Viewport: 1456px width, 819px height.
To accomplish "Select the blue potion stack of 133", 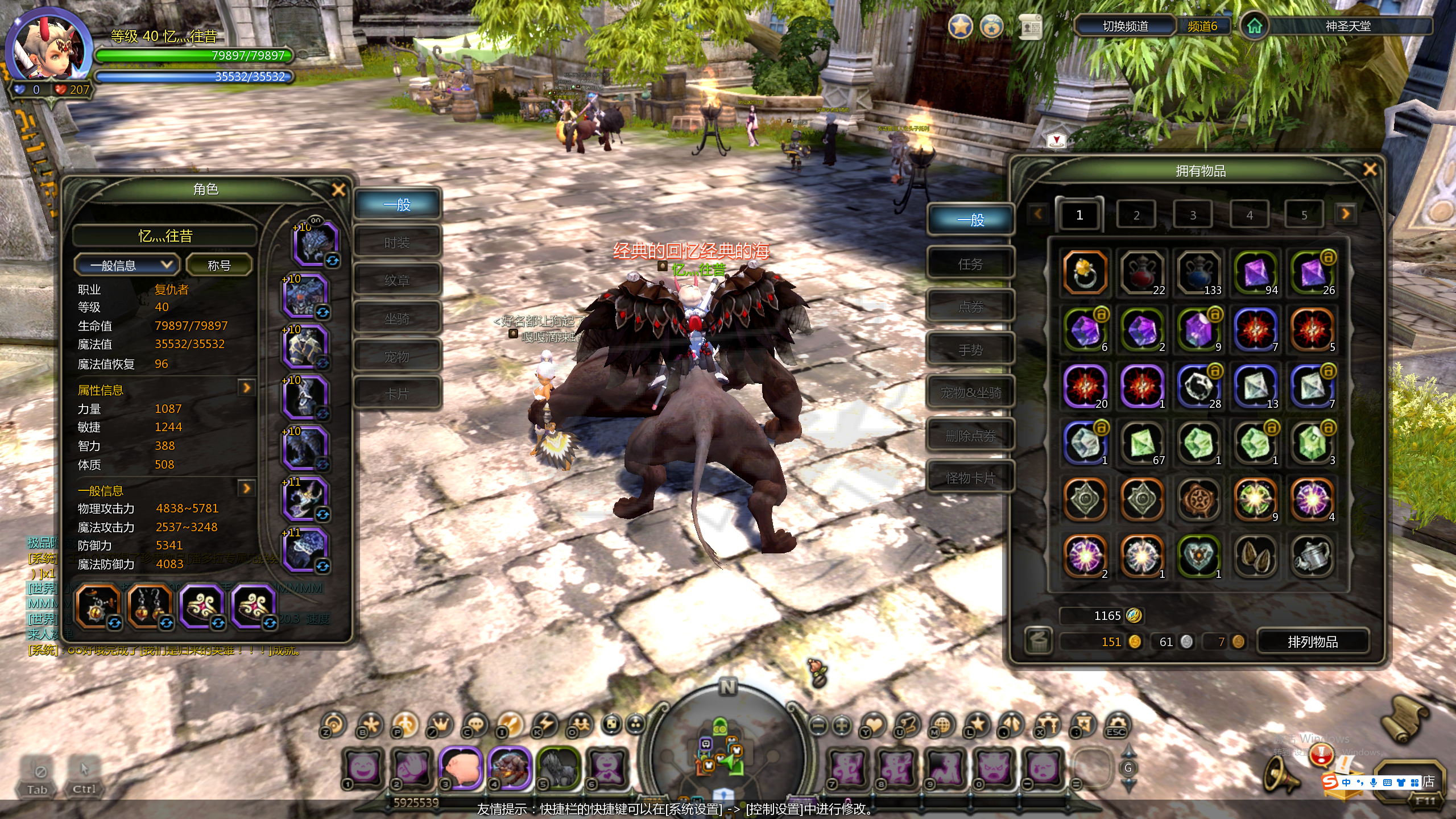I will (1198, 272).
